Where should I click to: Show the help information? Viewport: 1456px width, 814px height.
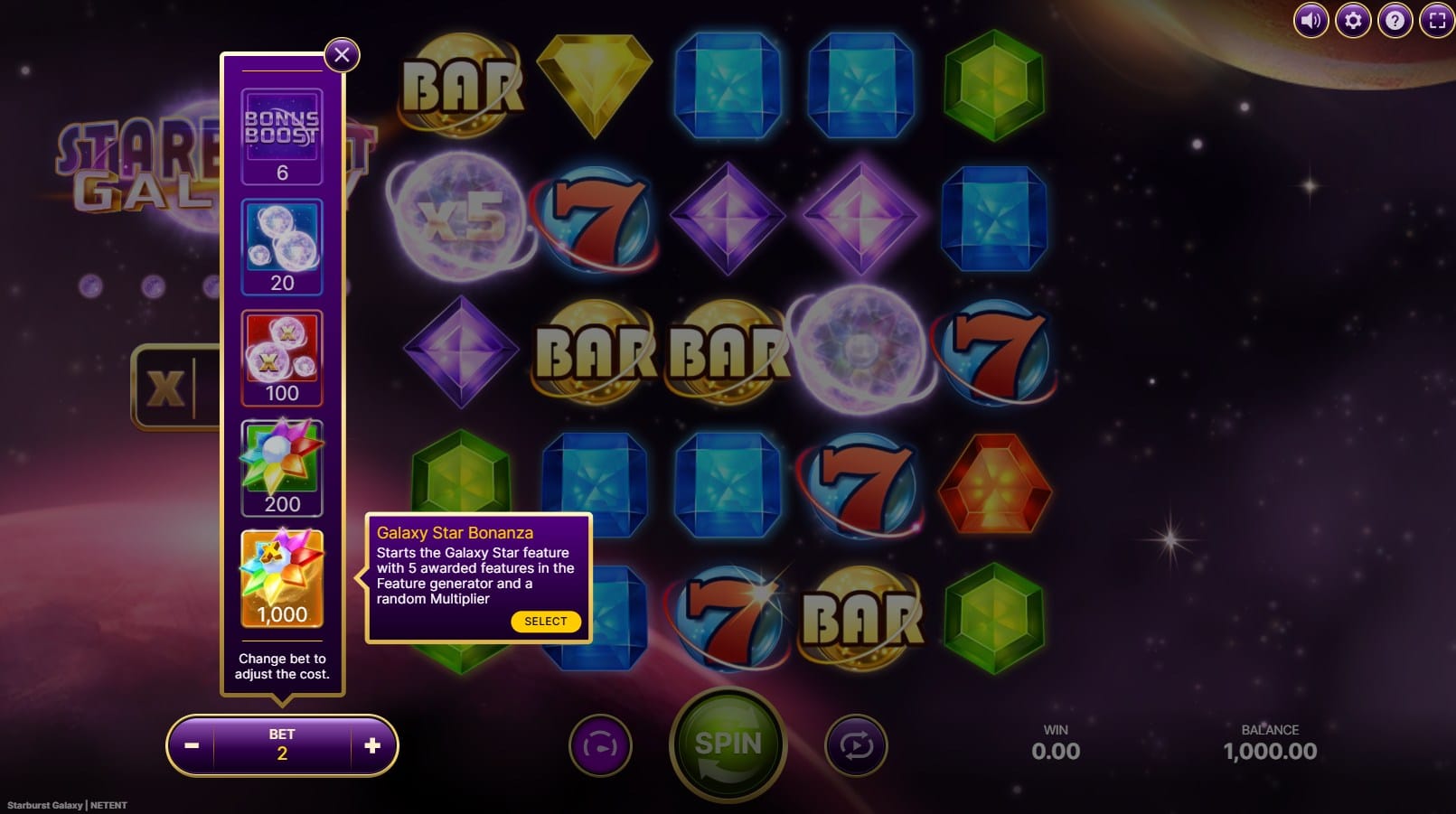pos(1395,20)
